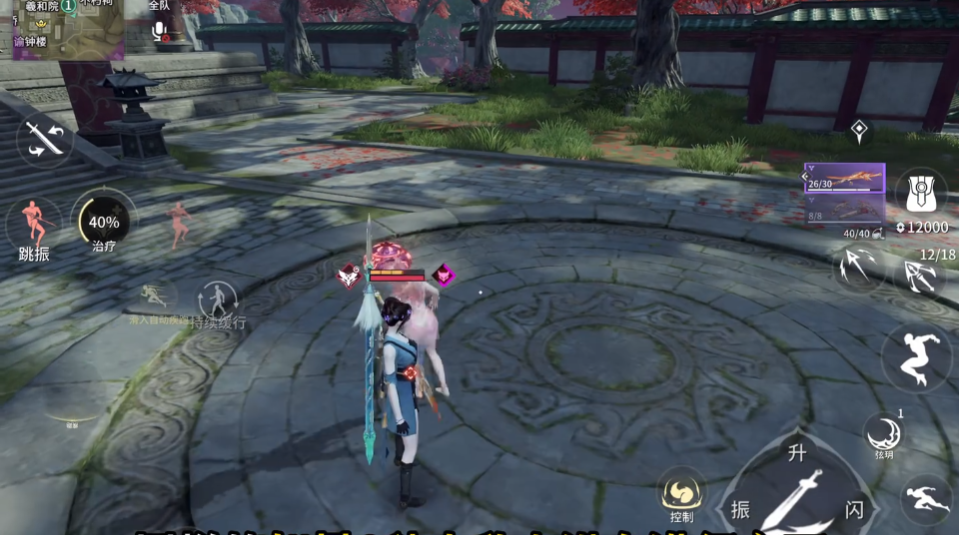Tap the faded running figure auto-run icon

[154, 297]
